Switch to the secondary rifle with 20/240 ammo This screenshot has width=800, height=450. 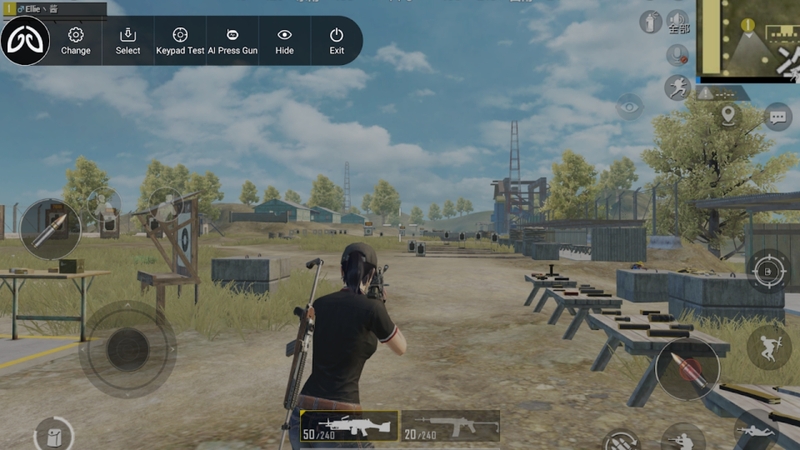tap(450, 425)
